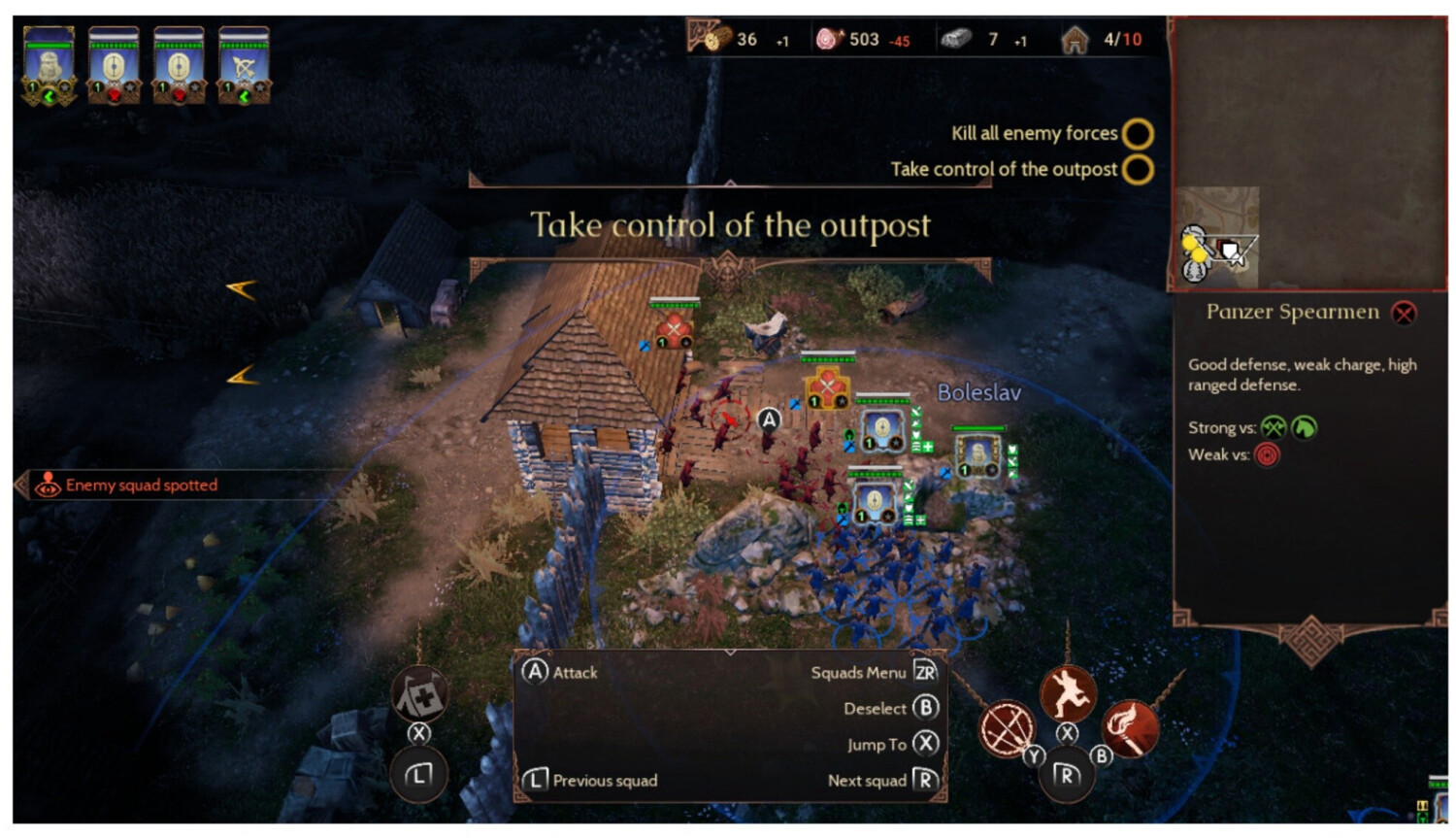1456x838 pixels.
Task: Click the 'Kill all enemy forces' objective
Action: pyautogui.click(x=1035, y=133)
